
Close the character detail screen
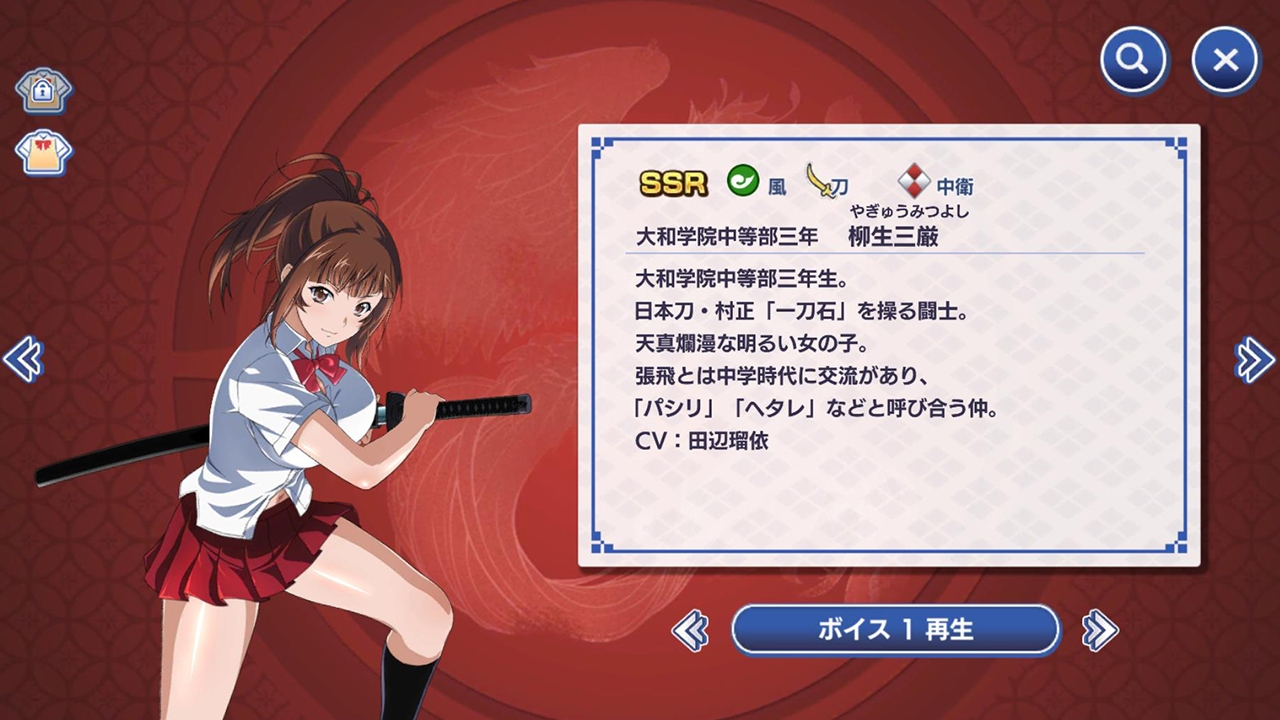[x=1224, y=60]
